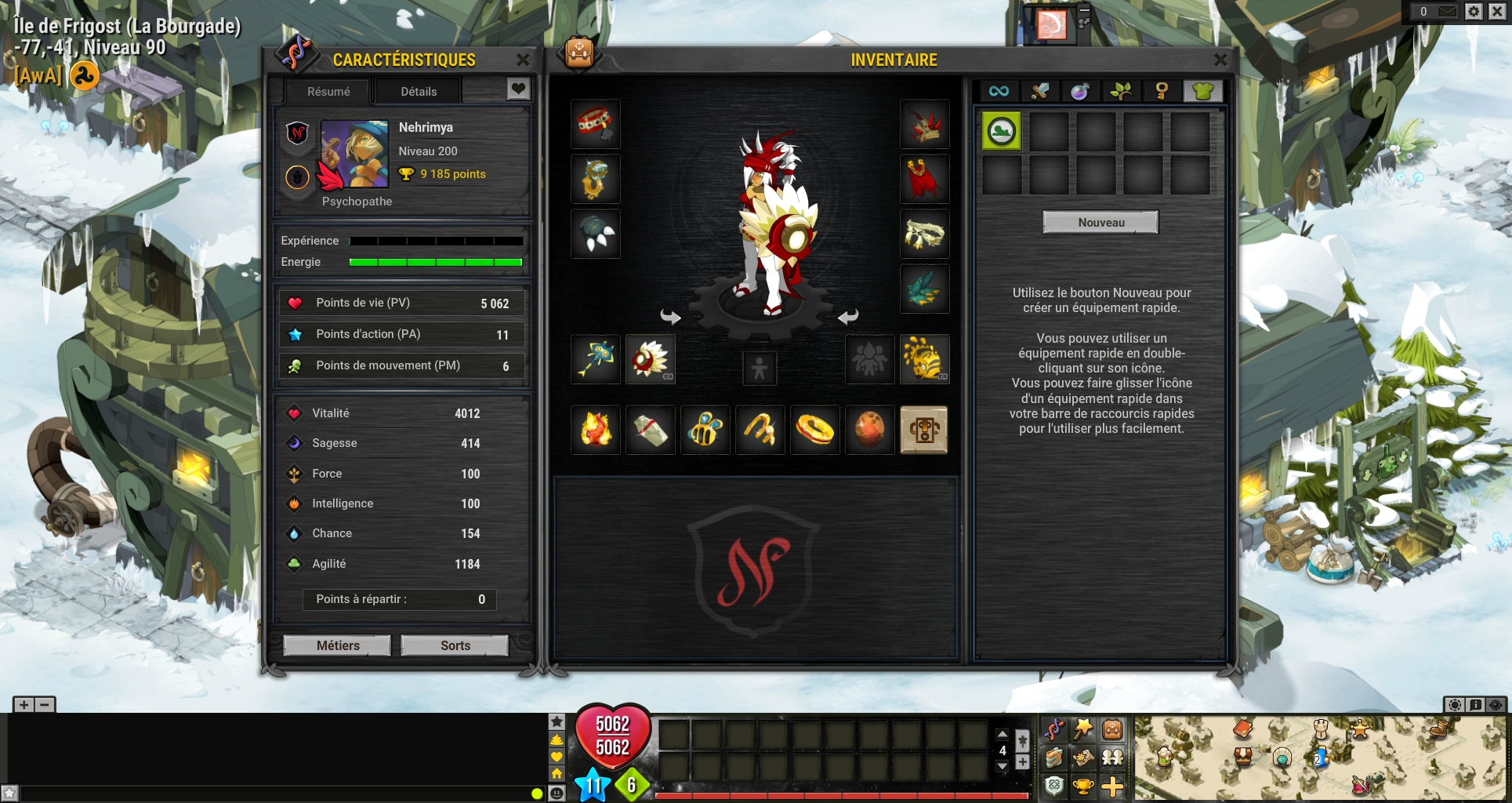1512x803 pixels.
Task: Show the infinity all-items inventory tab
Action: click(999, 92)
